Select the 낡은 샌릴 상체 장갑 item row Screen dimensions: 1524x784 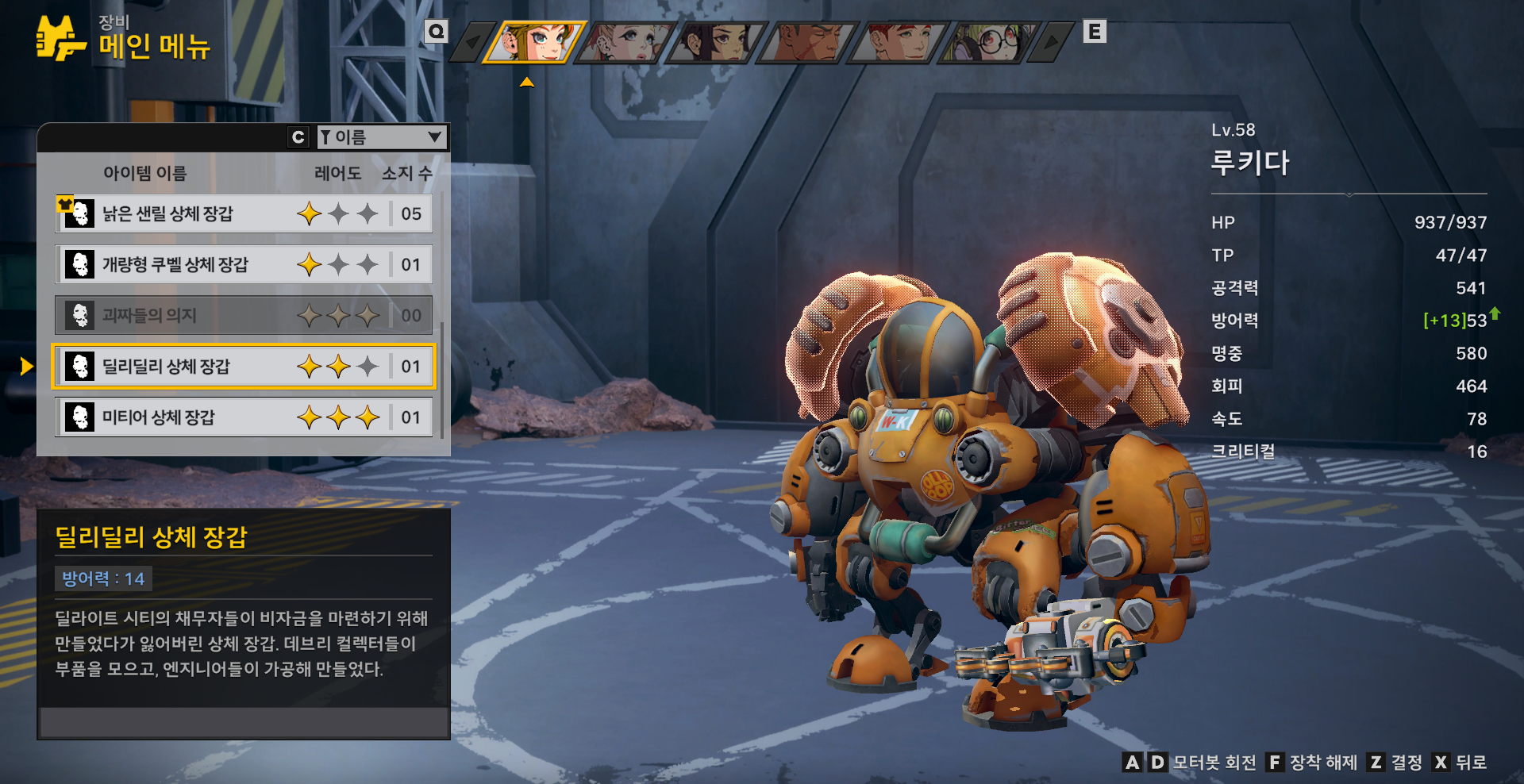[x=244, y=213]
